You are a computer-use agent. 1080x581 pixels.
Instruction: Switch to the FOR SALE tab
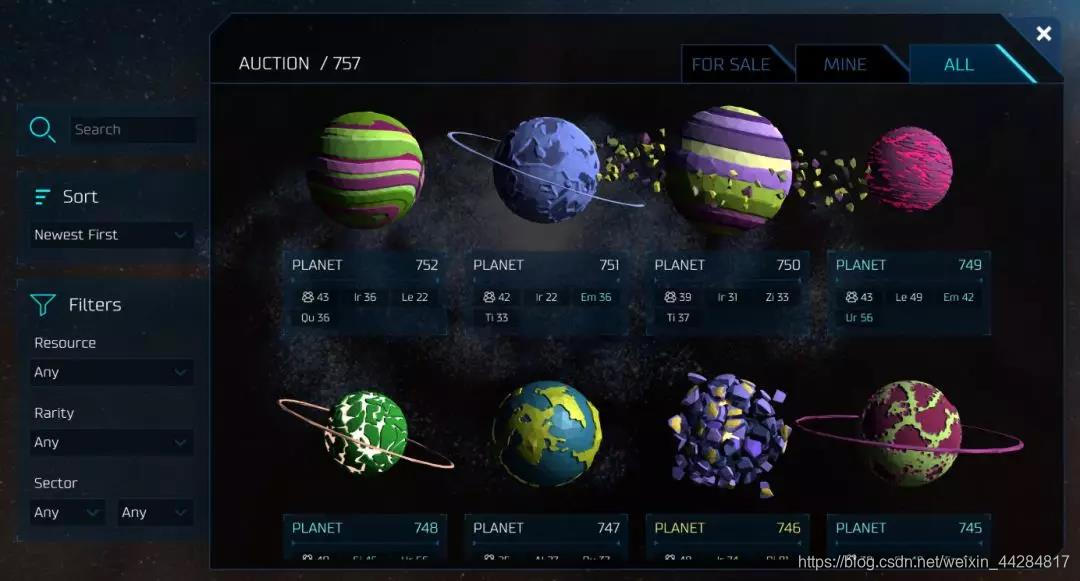(731, 64)
